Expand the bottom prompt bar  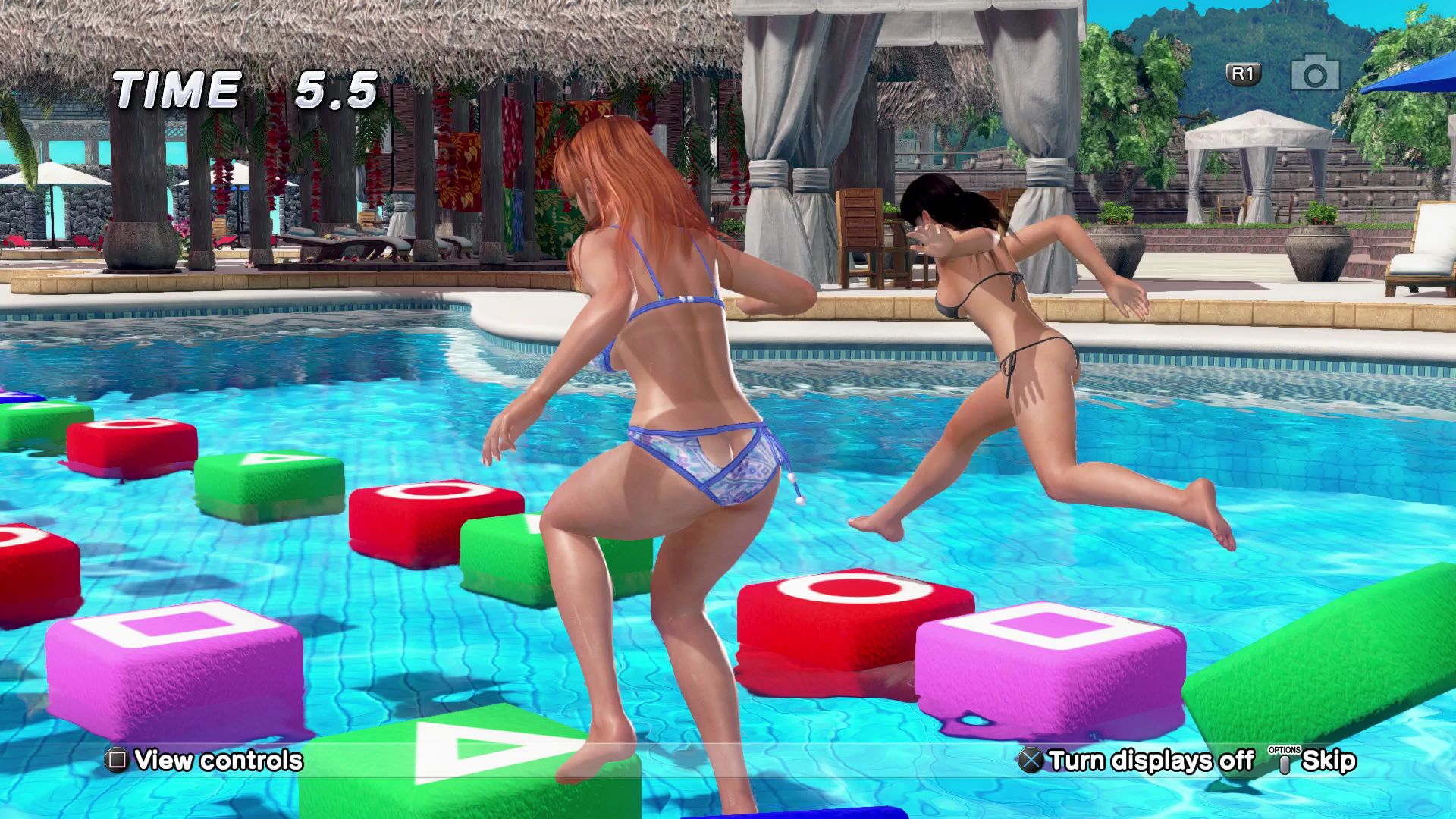pyautogui.click(x=728, y=759)
